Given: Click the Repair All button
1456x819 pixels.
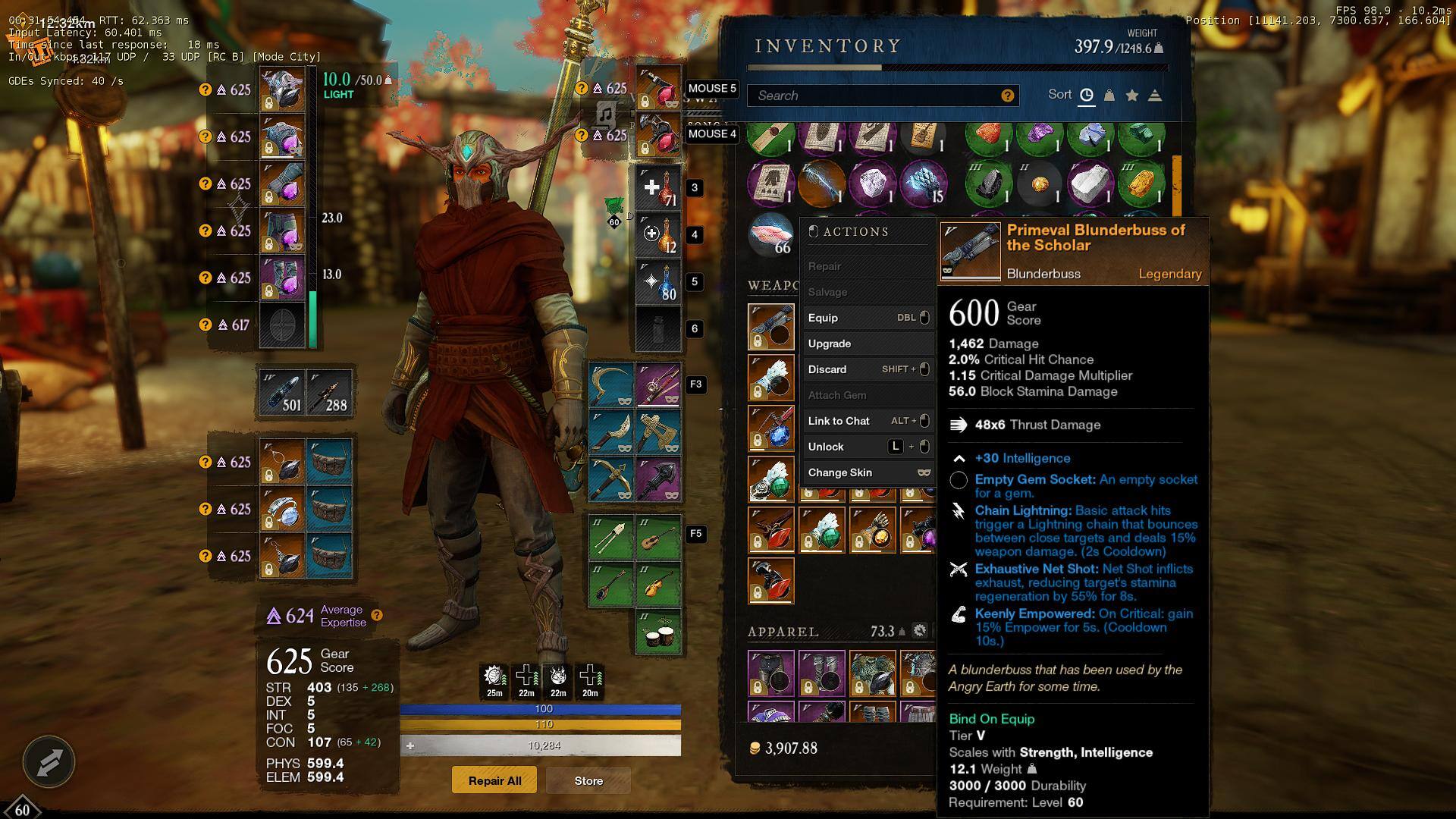Looking at the screenshot, I should click(494, 780).
